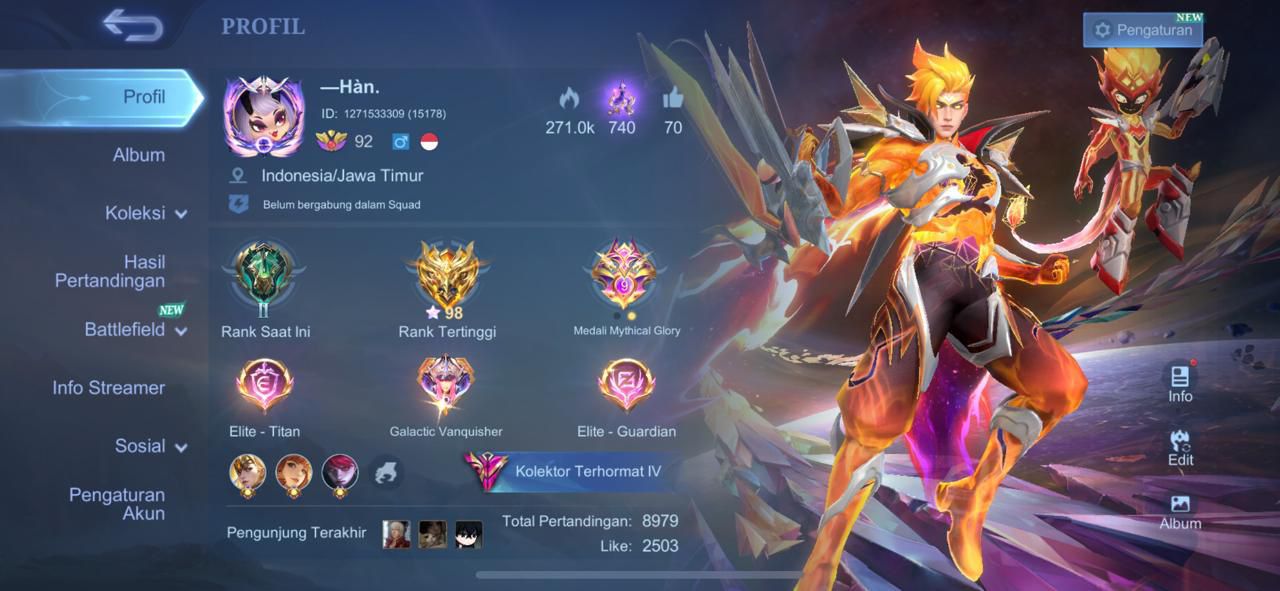The height and width of the screenshot is (591, 1280).
Task: Select the Profil tab
Action: pyautogui.click(x=144, y=97)
